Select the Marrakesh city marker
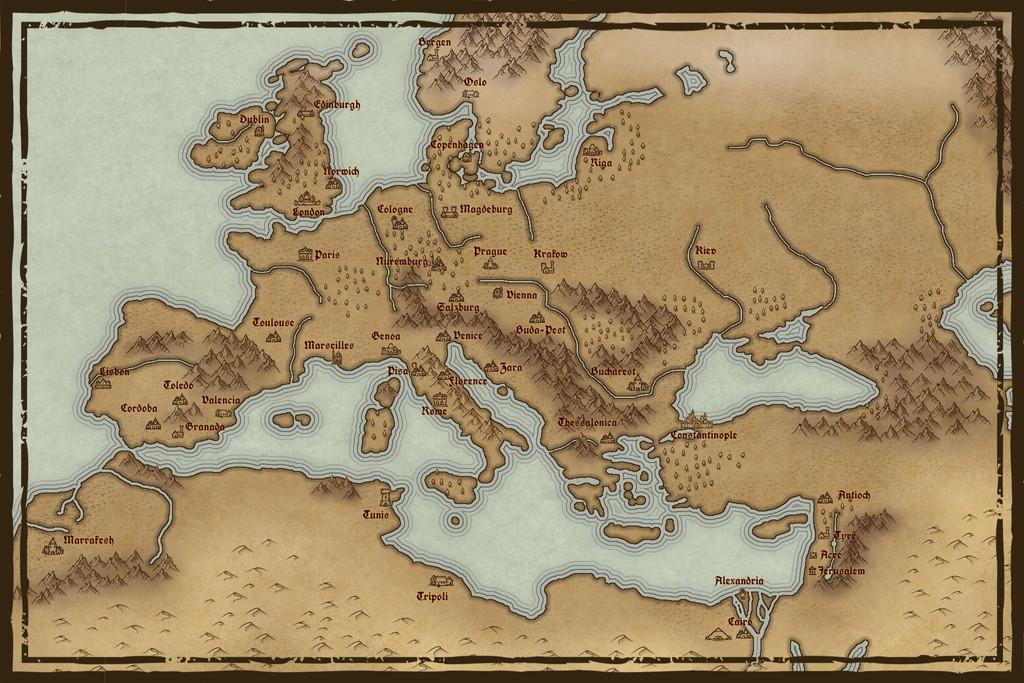 click(52, 548)
